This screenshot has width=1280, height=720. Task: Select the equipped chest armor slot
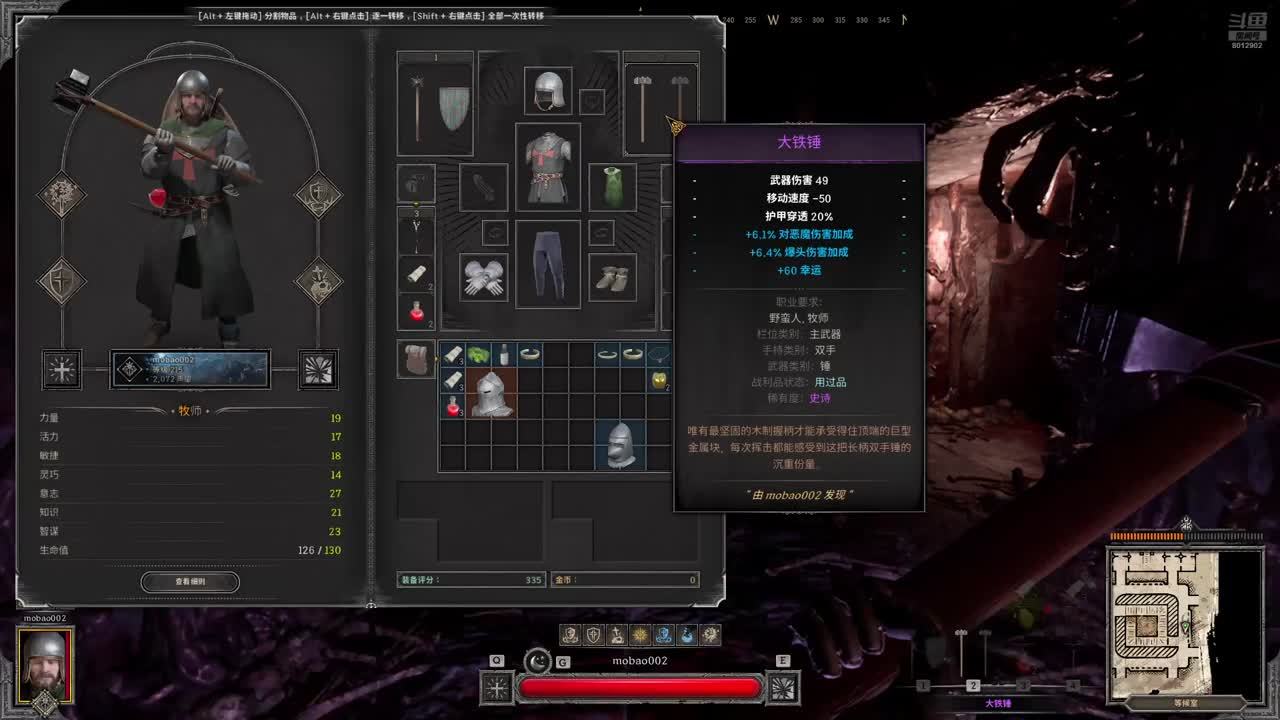click(x=547, y=166)
